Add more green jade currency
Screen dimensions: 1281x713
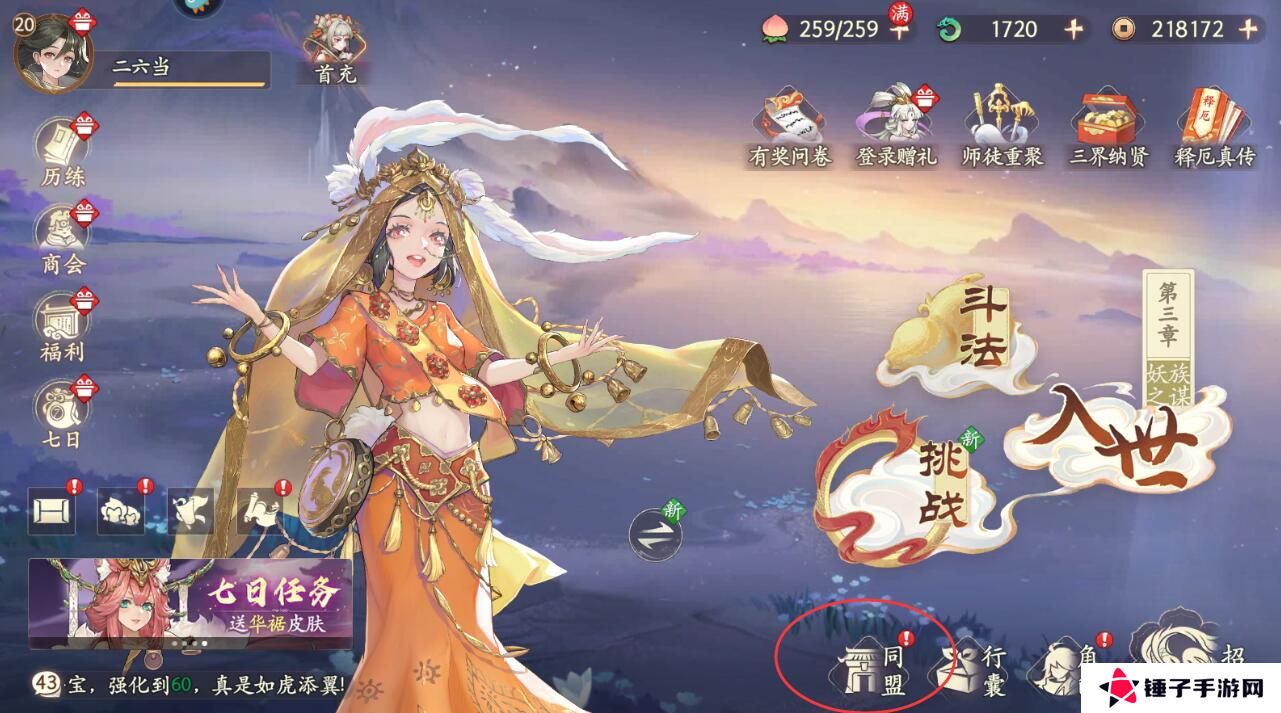1073,29
